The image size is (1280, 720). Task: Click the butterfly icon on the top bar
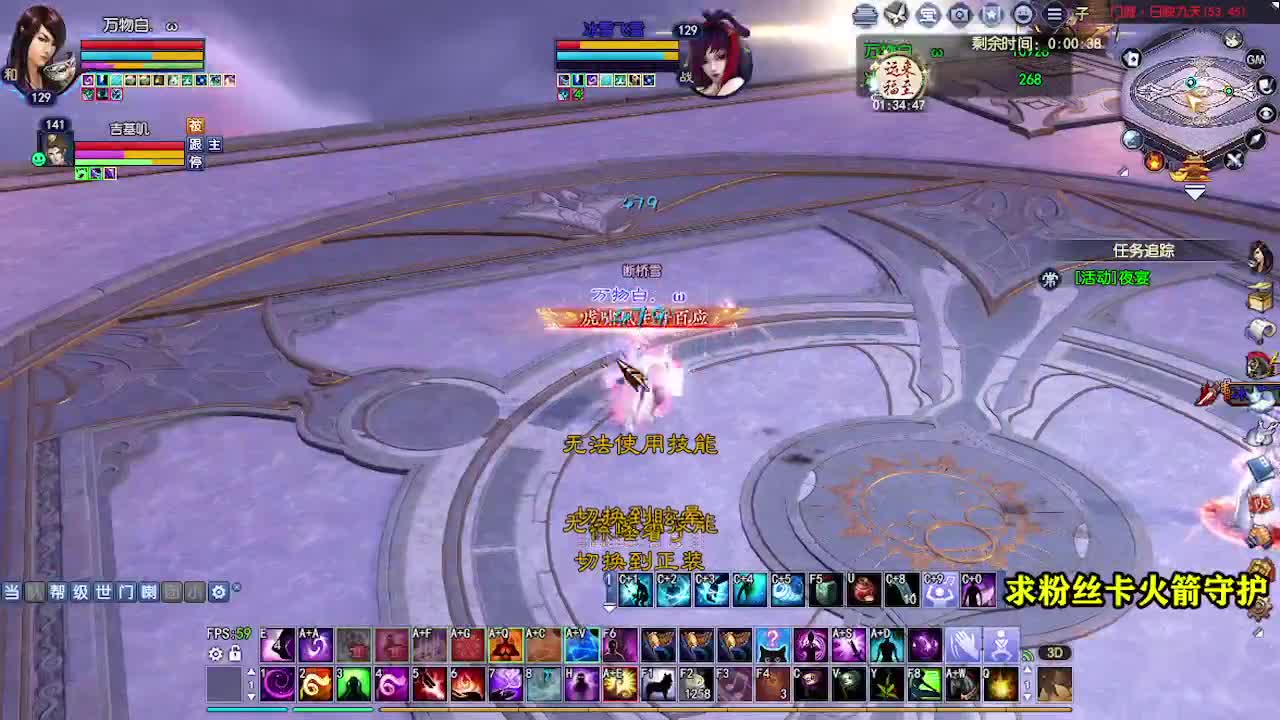(x=896, y=14)
